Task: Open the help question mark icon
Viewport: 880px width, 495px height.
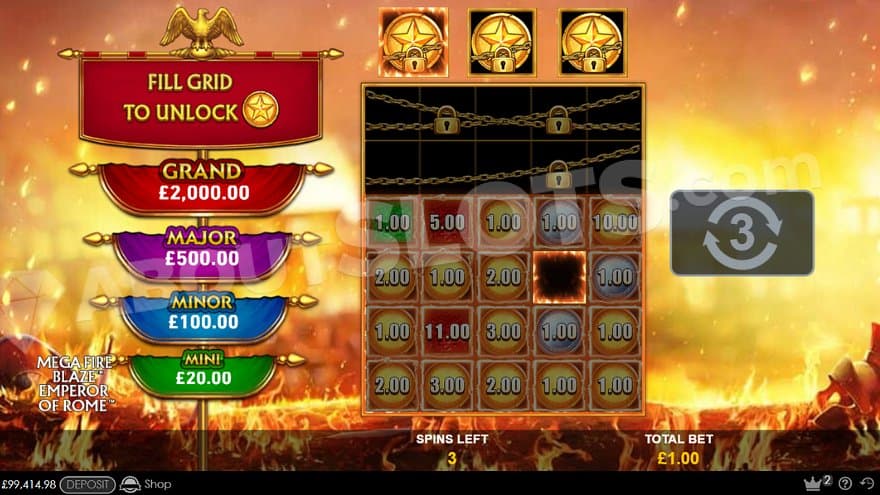Action: tap(846, 485)
